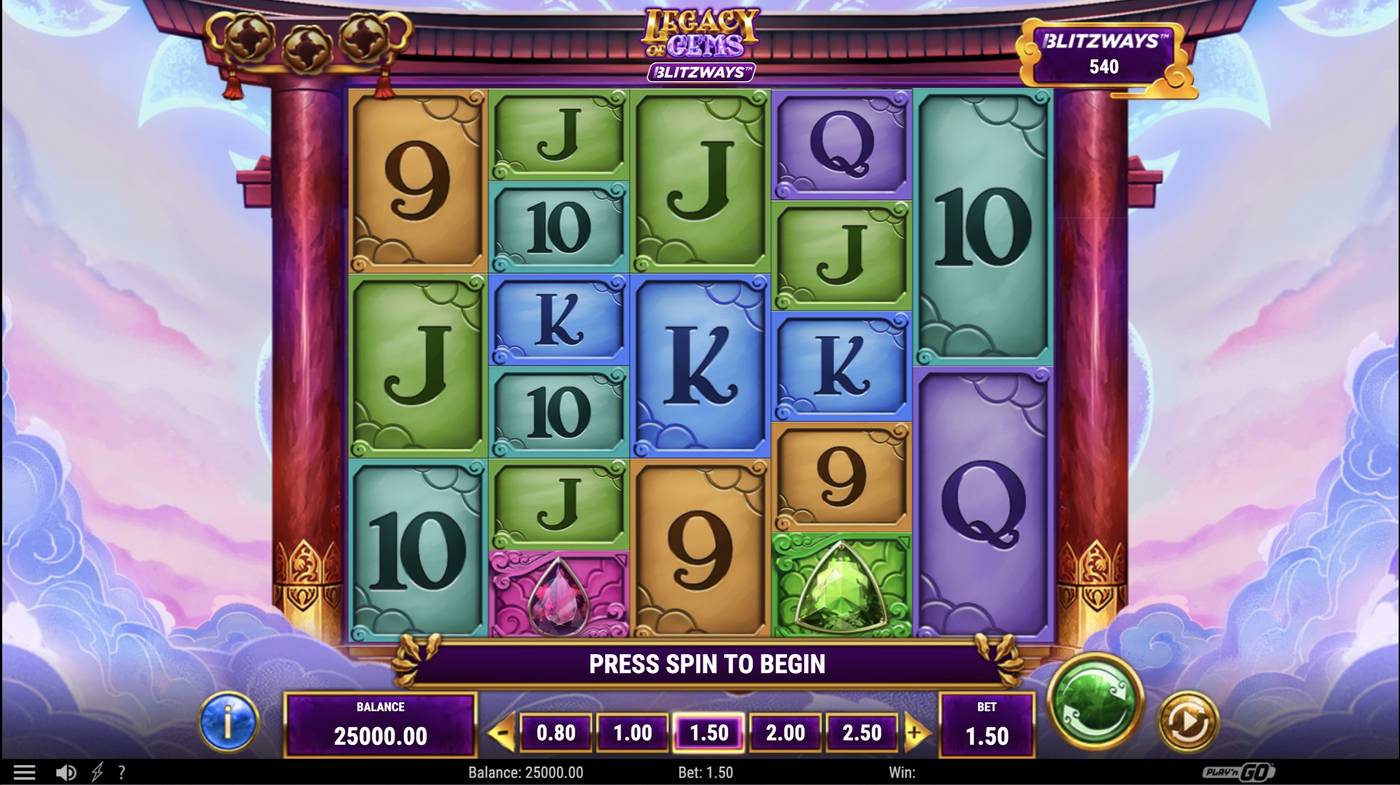Click the Legacy of Gems title logo
Viewport: 1400px width, 785px height.
pos(698,33)
